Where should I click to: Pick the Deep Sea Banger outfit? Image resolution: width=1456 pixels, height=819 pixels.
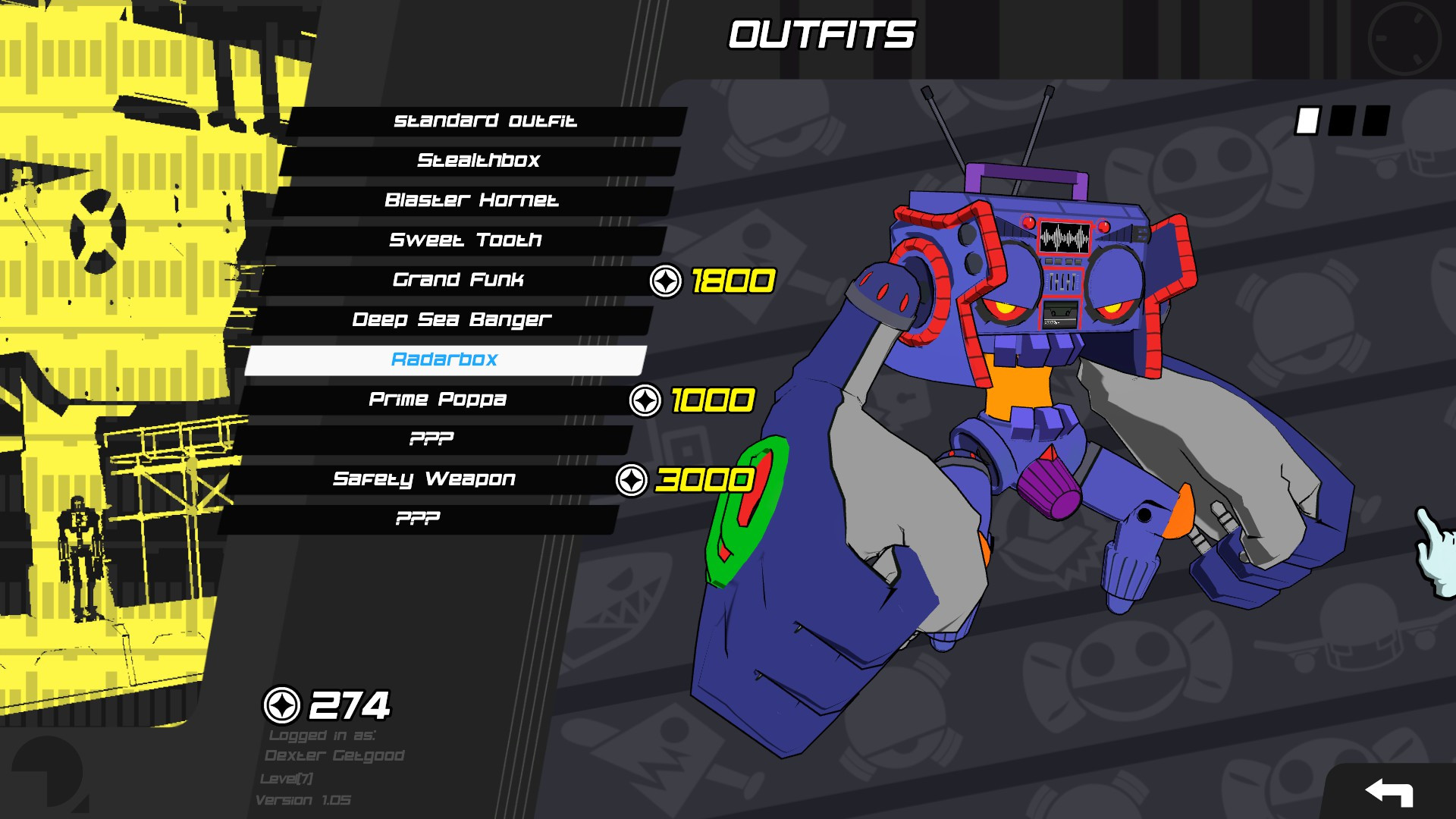(453, 319)
